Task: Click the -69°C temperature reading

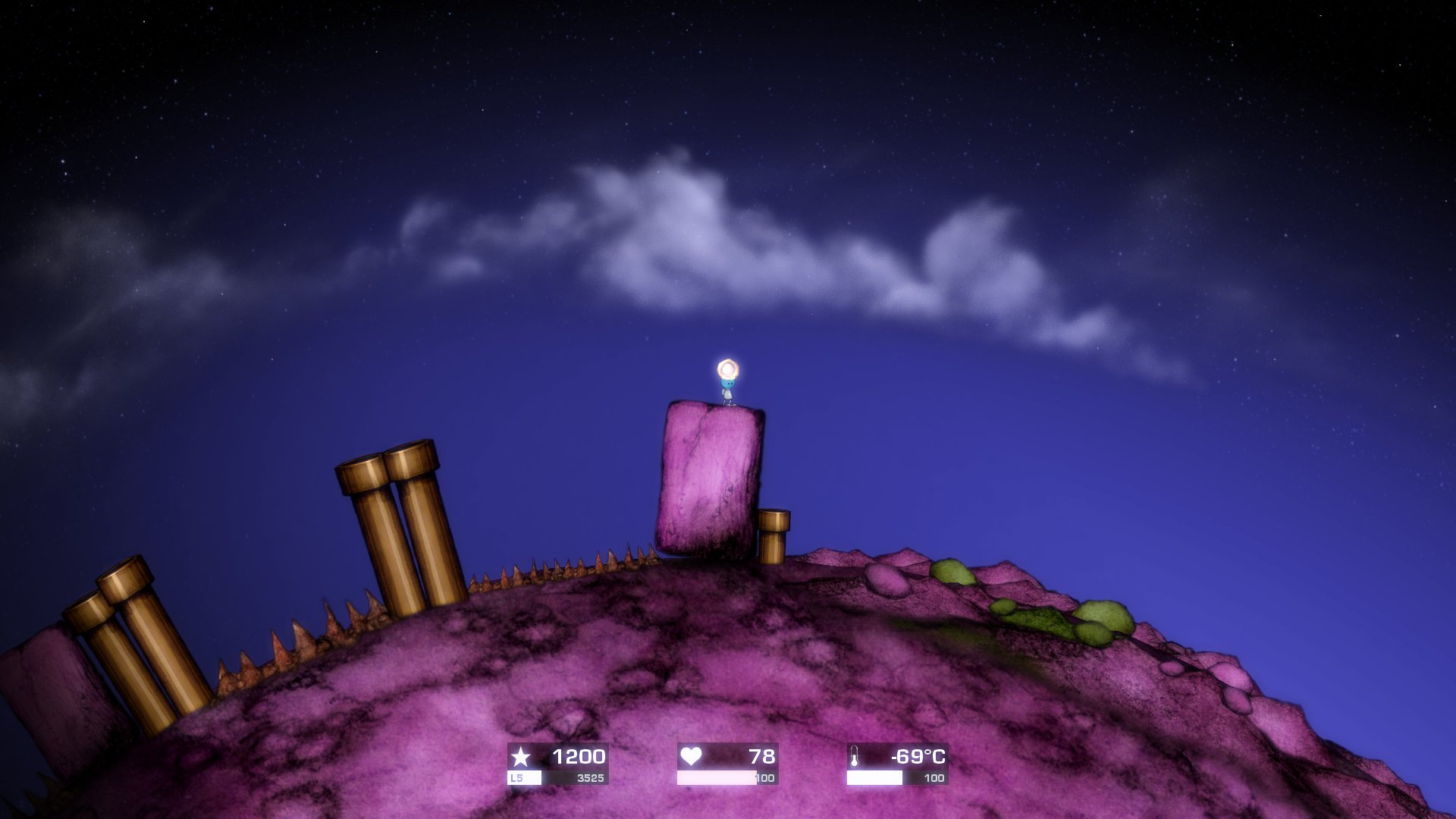Action: pyautogui.click(x=918, y=756)
